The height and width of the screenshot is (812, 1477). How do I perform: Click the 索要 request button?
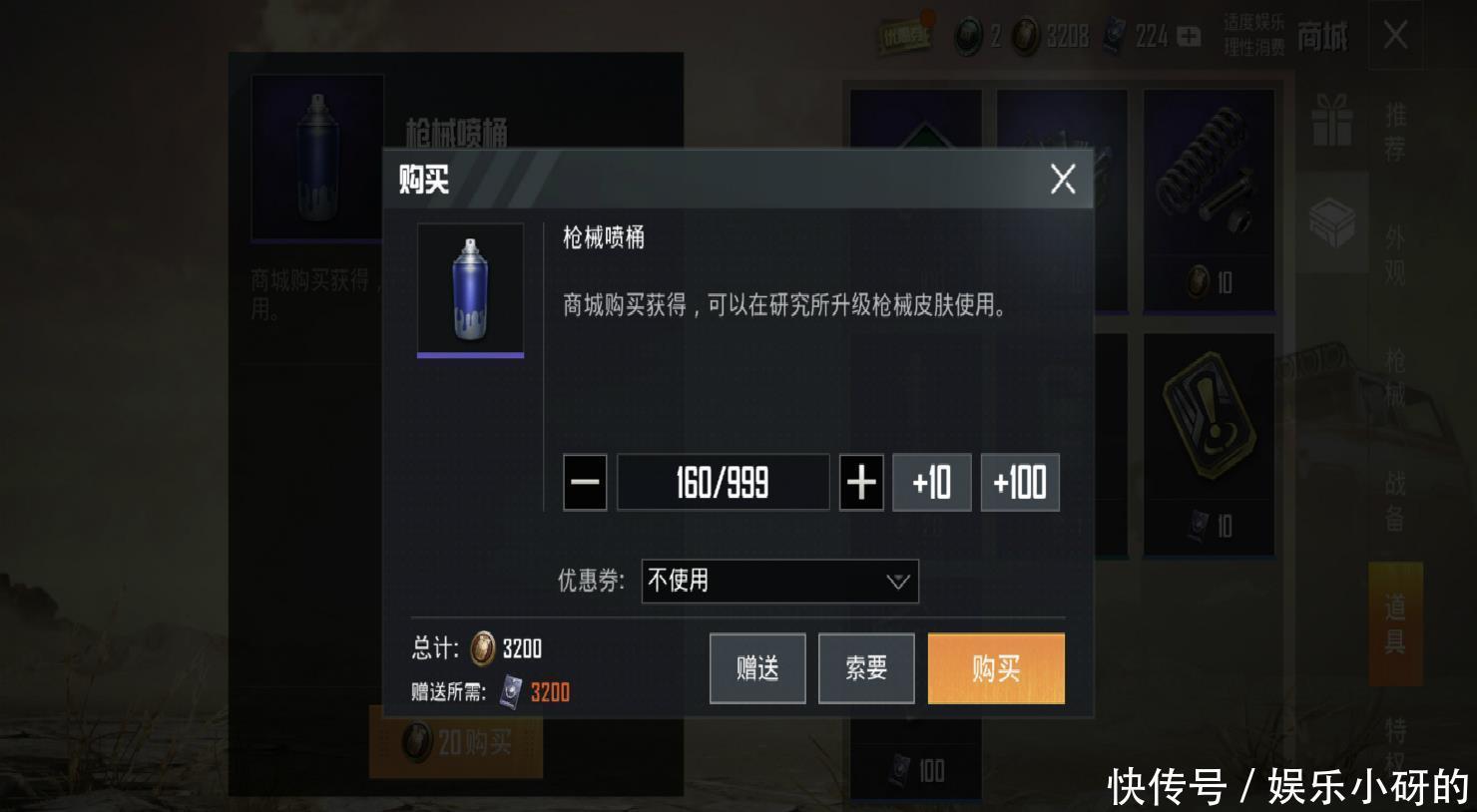866,668
